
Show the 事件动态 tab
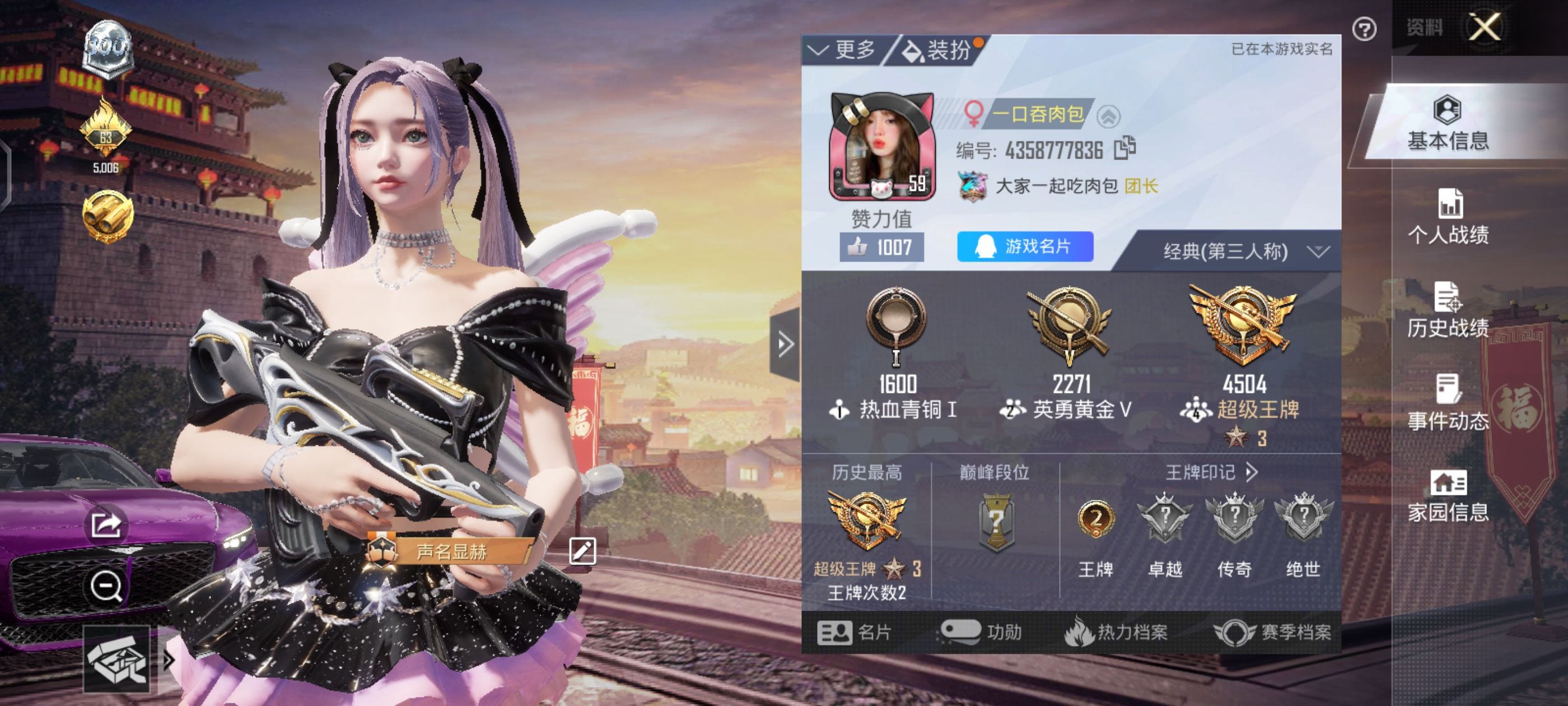[1448, 404]
